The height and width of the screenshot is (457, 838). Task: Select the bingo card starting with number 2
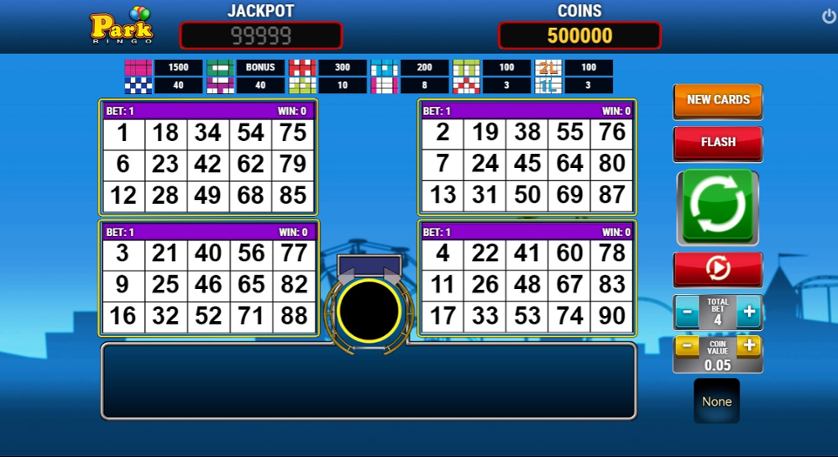pyautogui.click(x=527, y=158)
